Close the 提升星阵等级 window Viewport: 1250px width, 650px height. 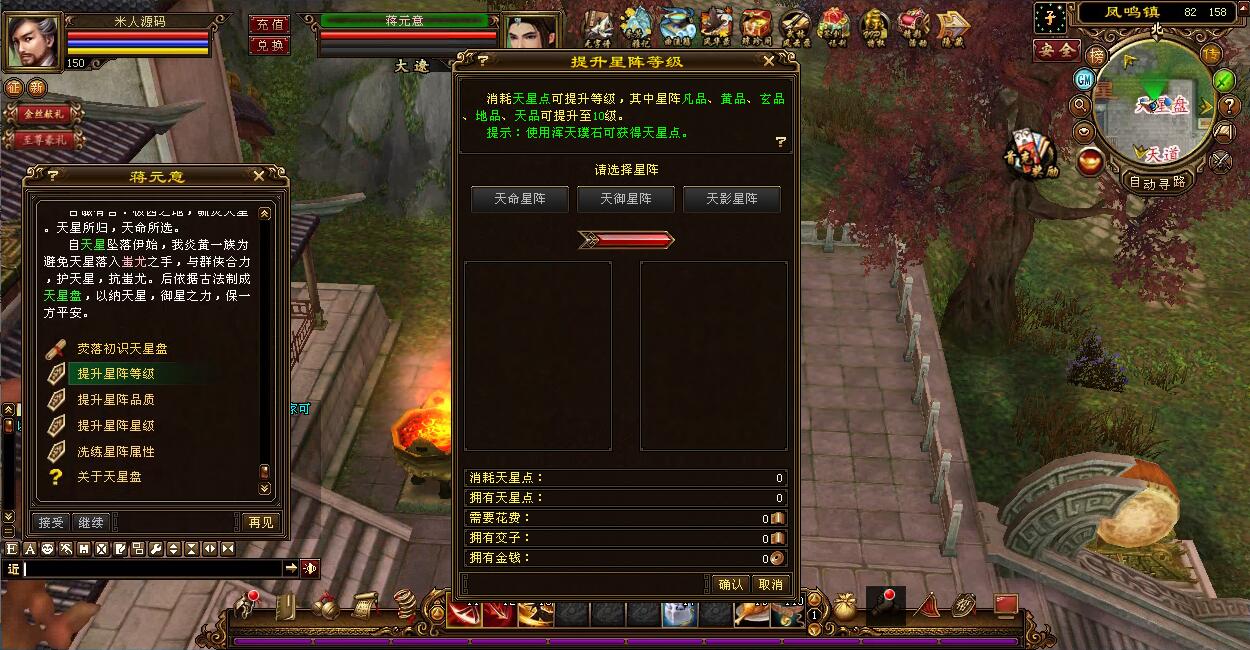(x=768, y=61)
